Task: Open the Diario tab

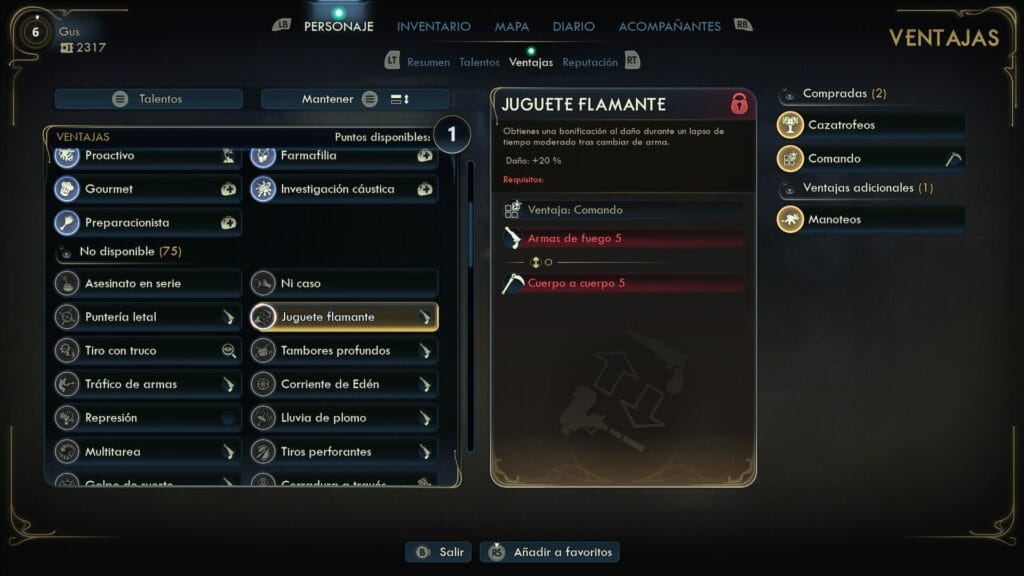Action: click(573, 26)
